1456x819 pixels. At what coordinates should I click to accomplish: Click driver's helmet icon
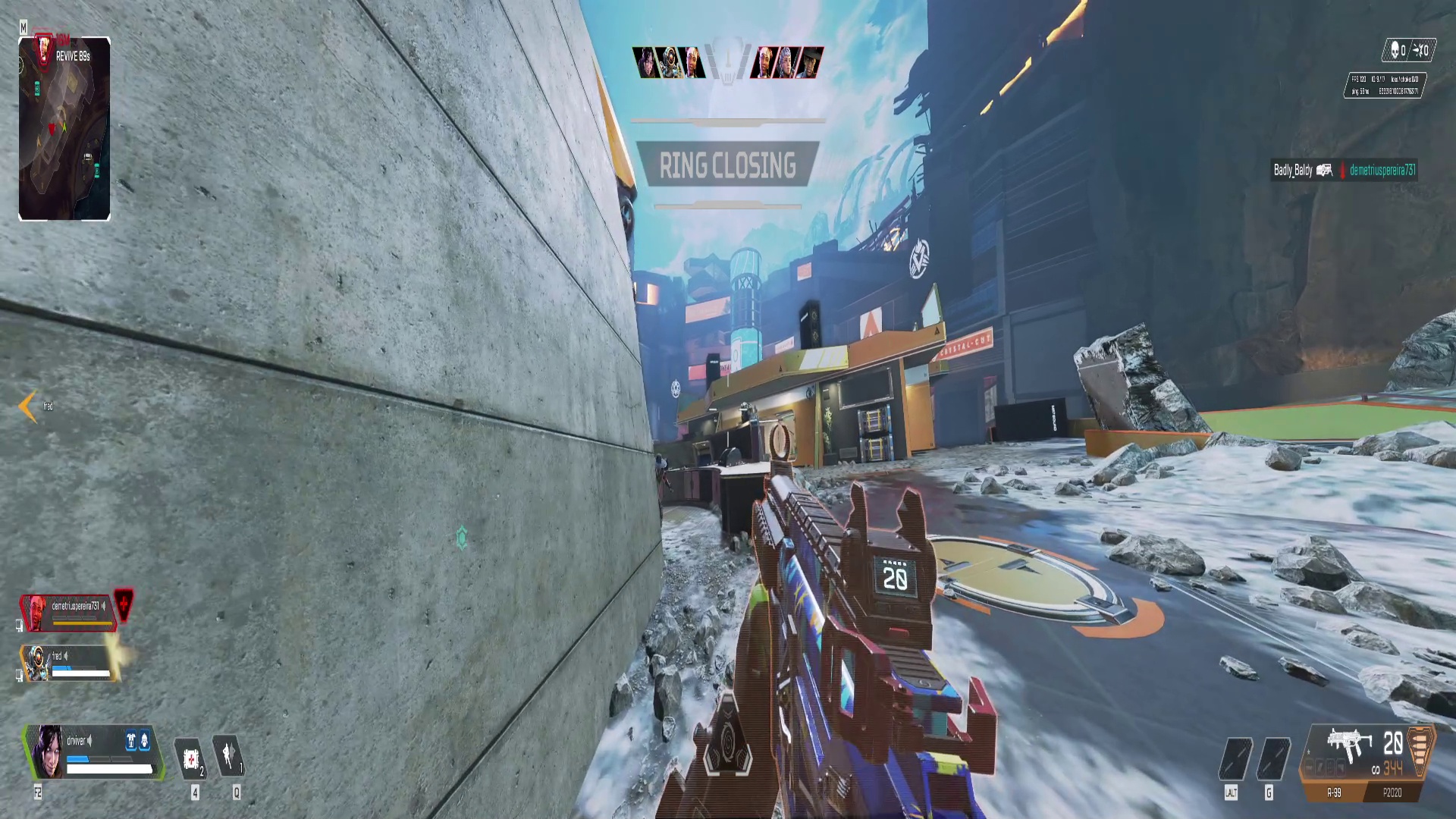click(144, 741)
